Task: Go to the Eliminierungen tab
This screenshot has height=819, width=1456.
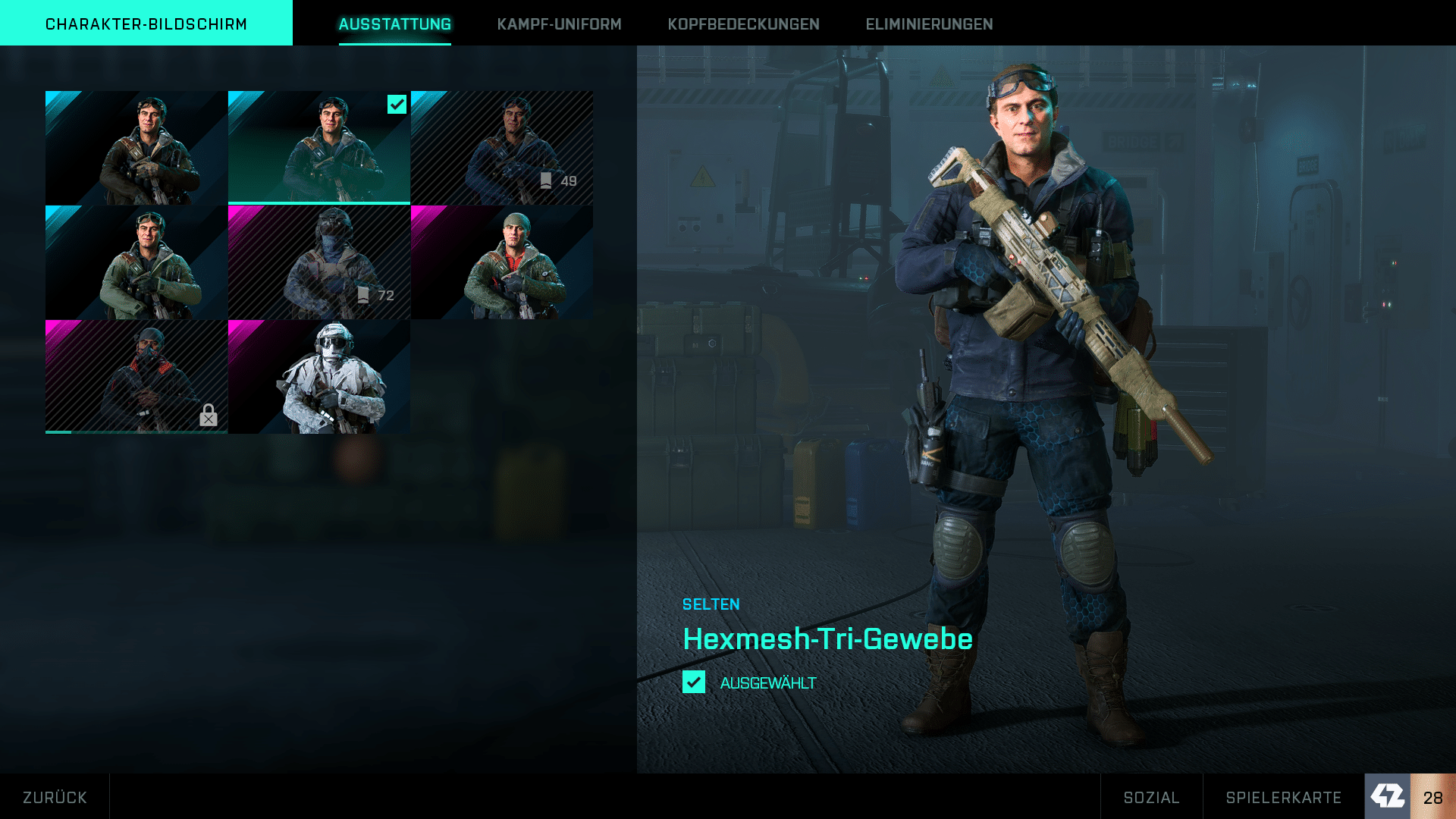Action: pyautogui.click(x=929, y=24)
